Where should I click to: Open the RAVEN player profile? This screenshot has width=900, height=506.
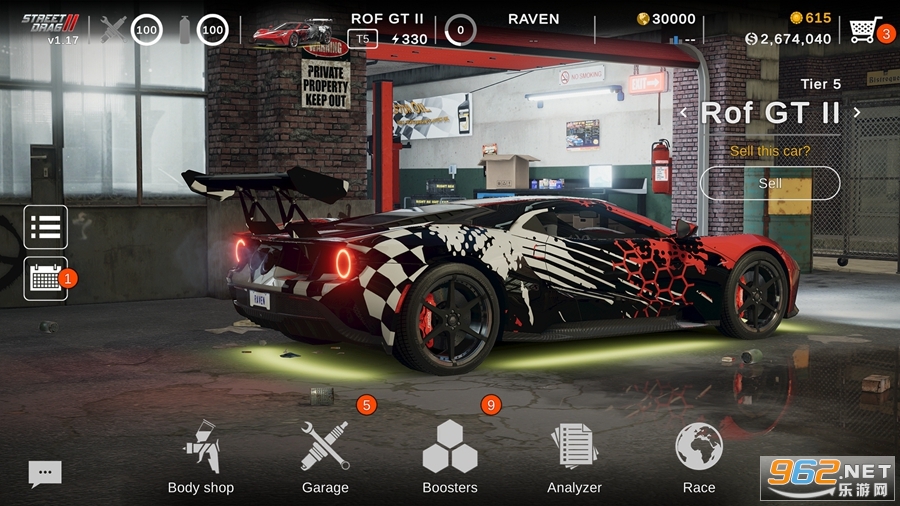point(533,19)
